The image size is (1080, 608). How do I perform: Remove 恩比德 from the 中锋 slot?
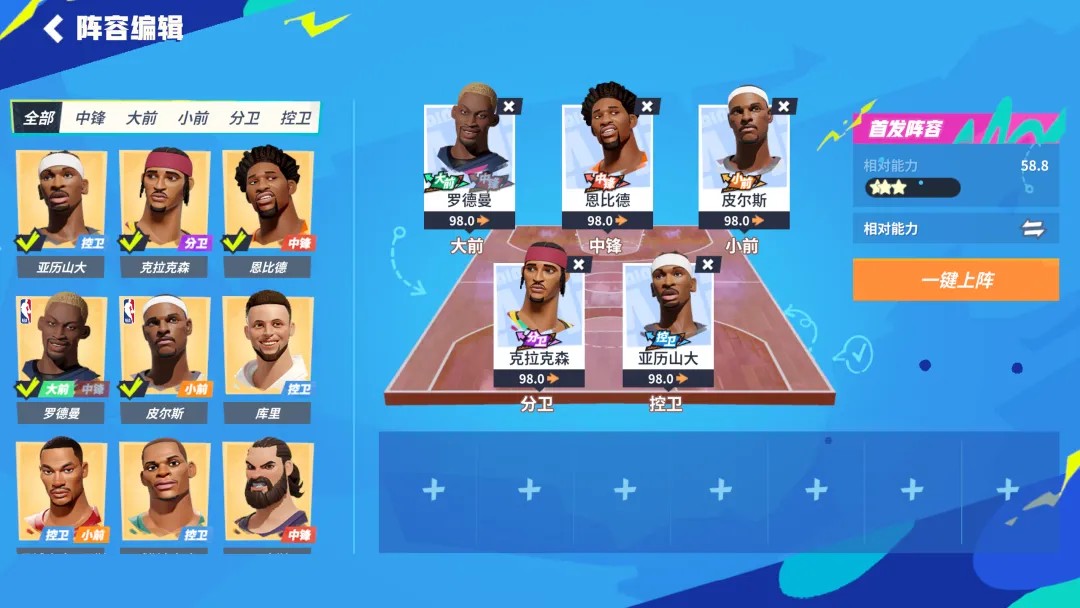pyautogui.click(x=647, y=106)
